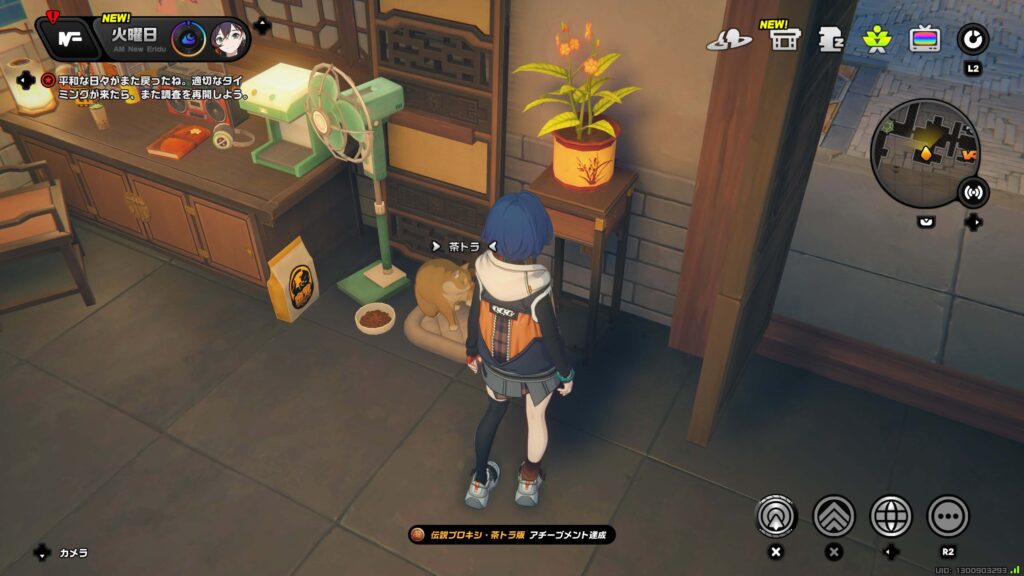Open the globe icon button
1024x576 pixels.
pyautogui.click(x=891, y=516)
